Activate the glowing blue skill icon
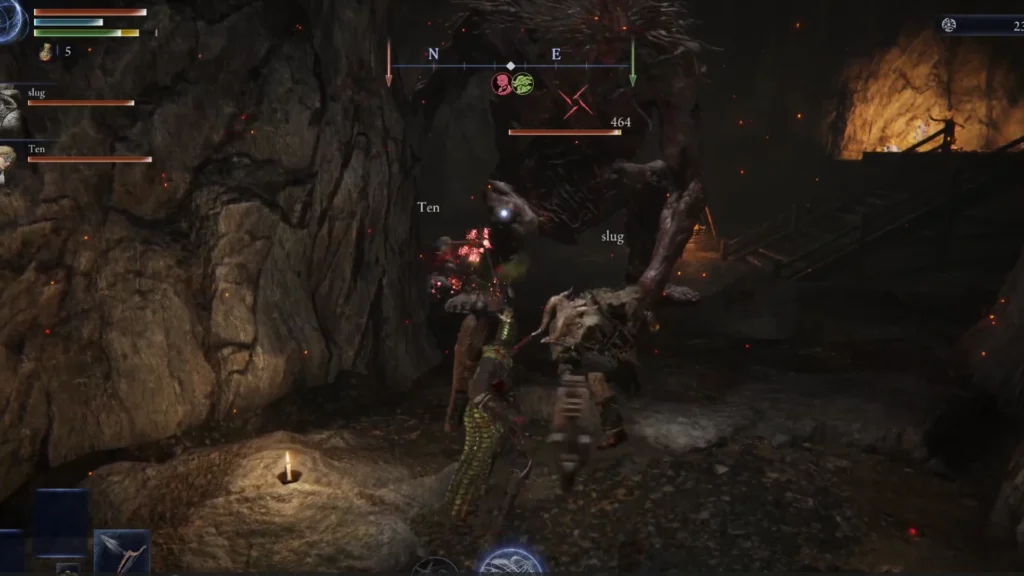Screen dimensions: 1024x576 click(511, 562)
